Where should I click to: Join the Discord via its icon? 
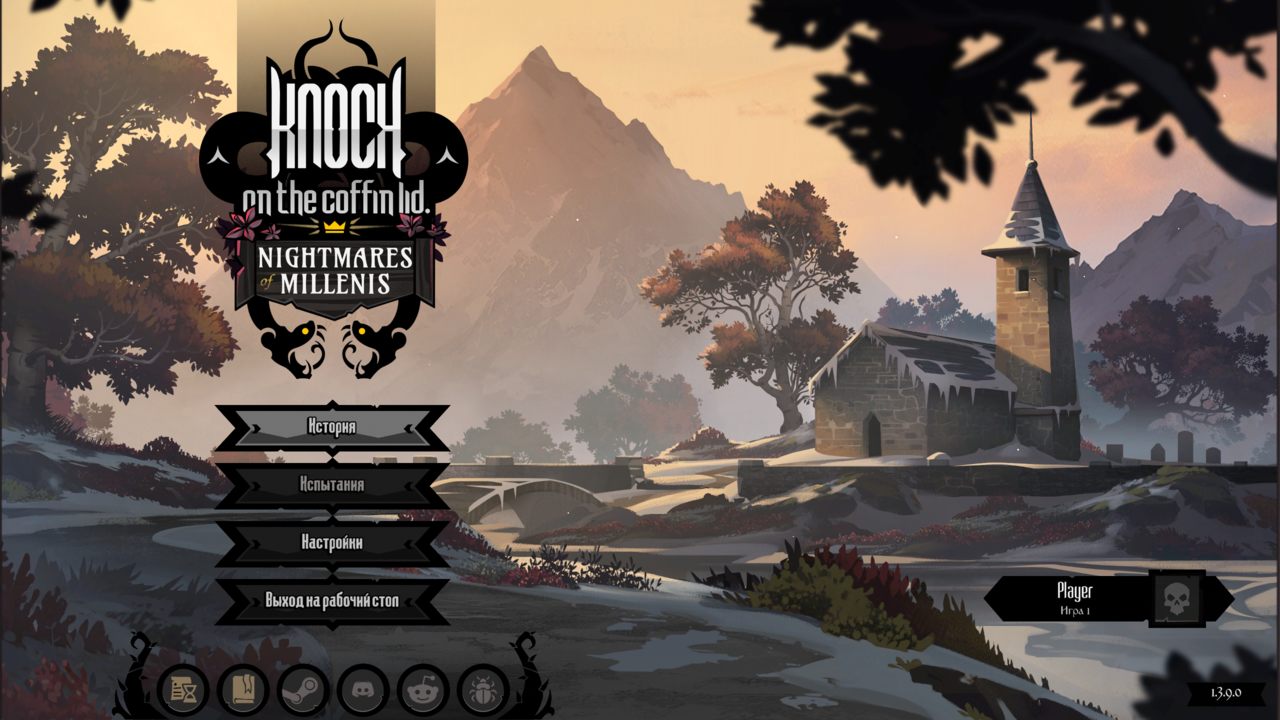[363, 690]
